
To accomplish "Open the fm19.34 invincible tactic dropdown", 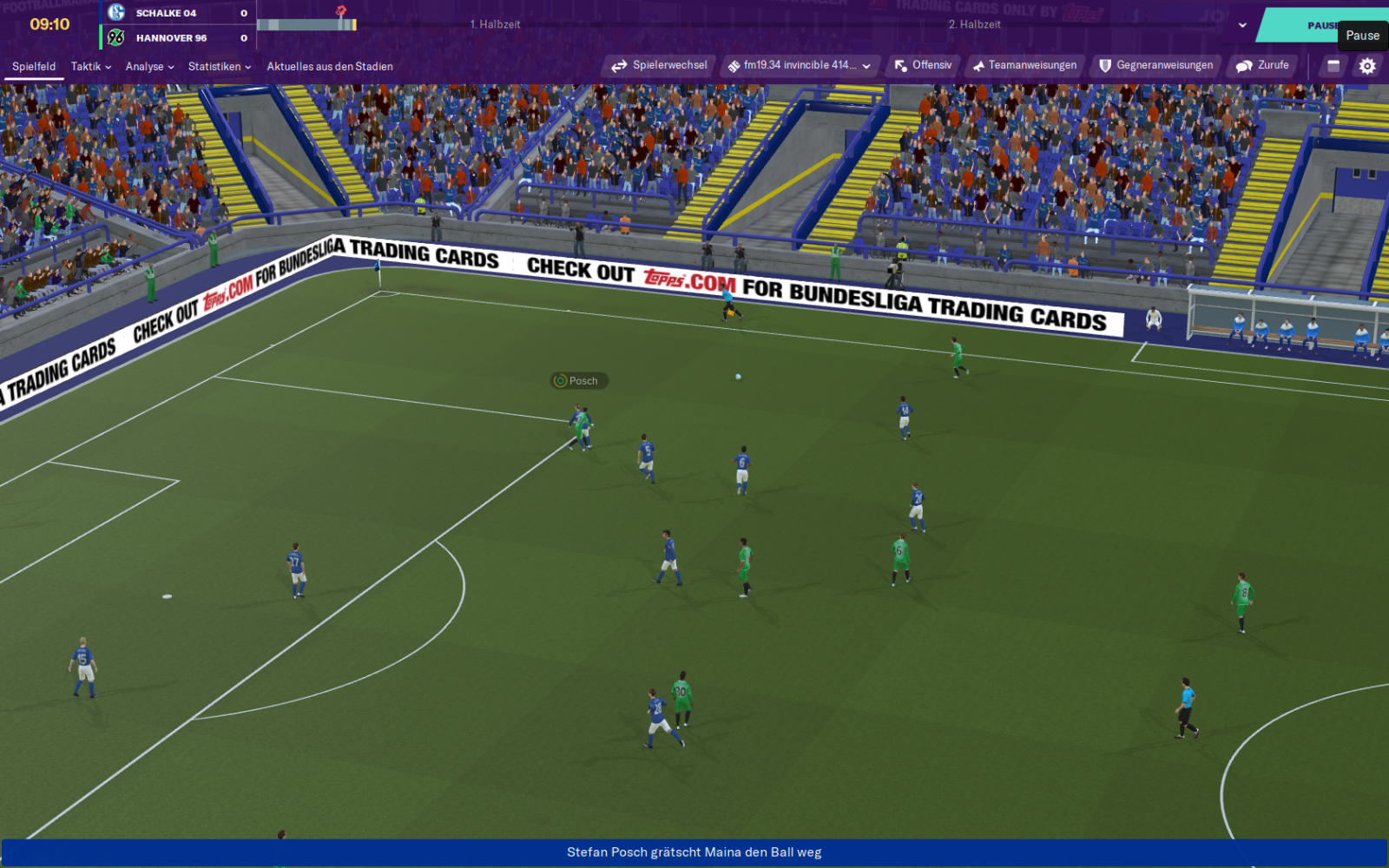I will click(800, 65).
